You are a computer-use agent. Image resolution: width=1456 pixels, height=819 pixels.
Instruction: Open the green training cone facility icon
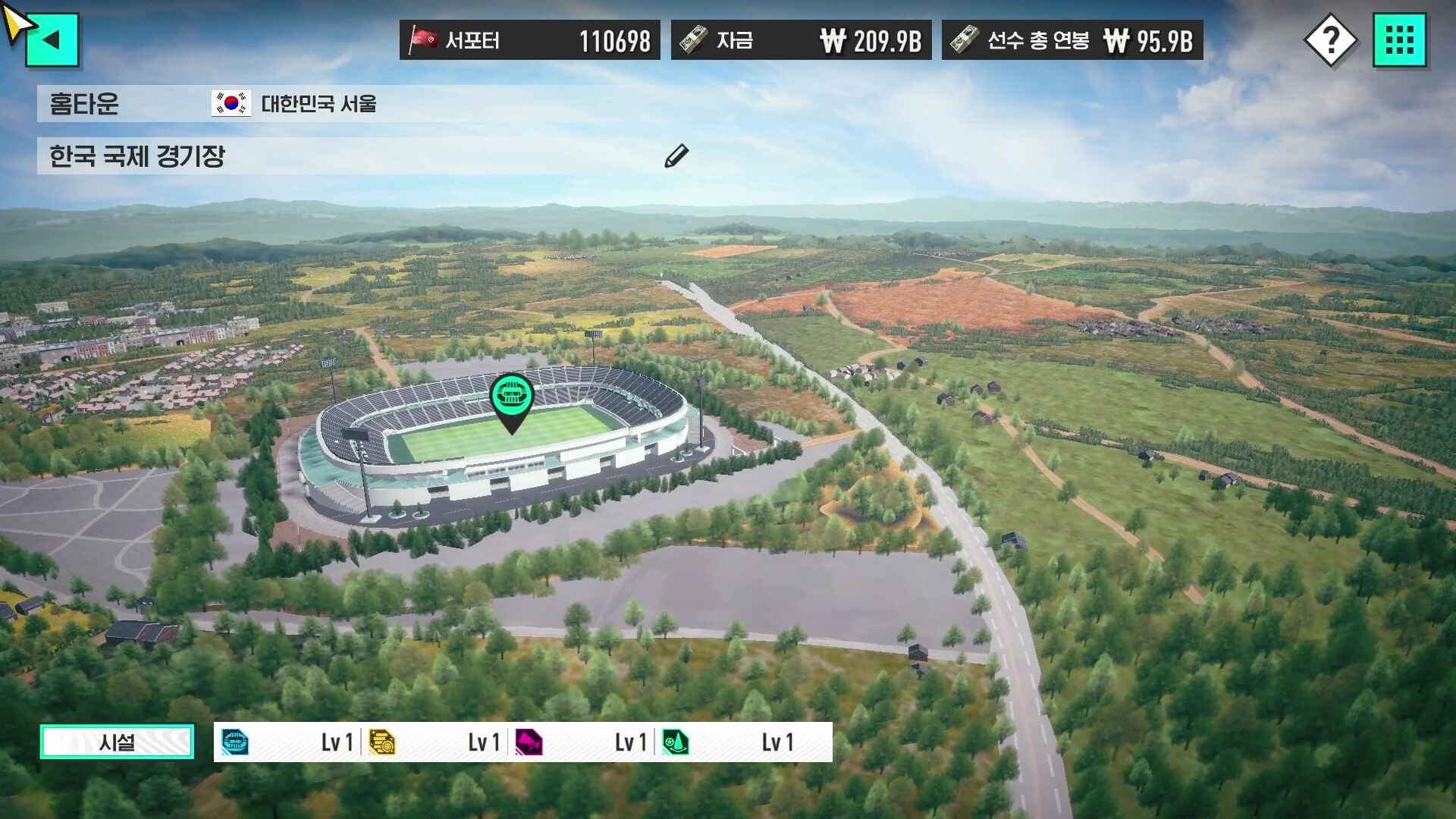coord(677,742)
